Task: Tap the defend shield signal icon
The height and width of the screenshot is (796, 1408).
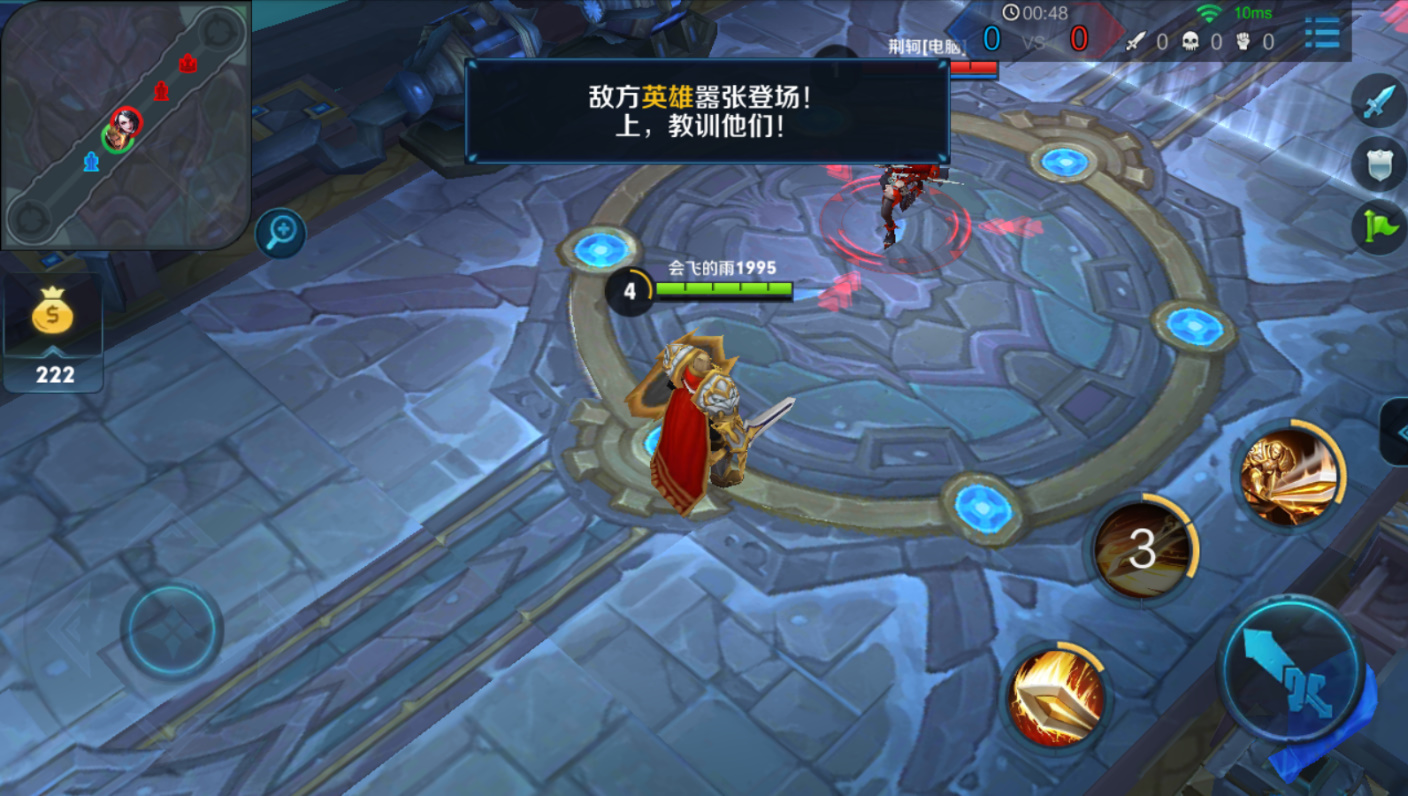Action: 1378,160
